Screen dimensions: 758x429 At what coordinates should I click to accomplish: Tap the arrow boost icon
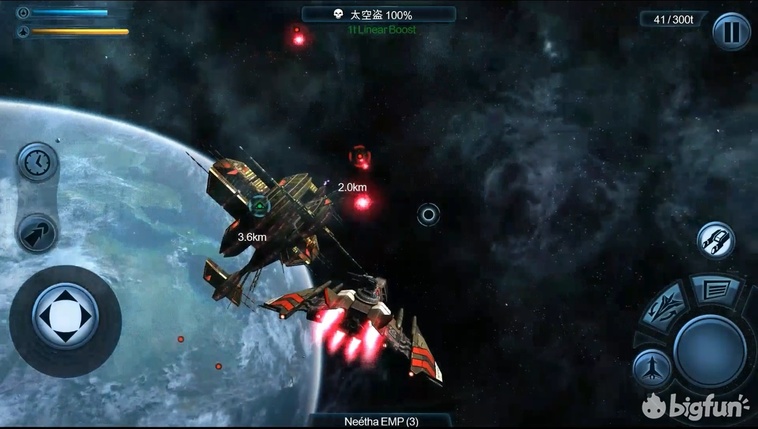click(x=37, y=232)
